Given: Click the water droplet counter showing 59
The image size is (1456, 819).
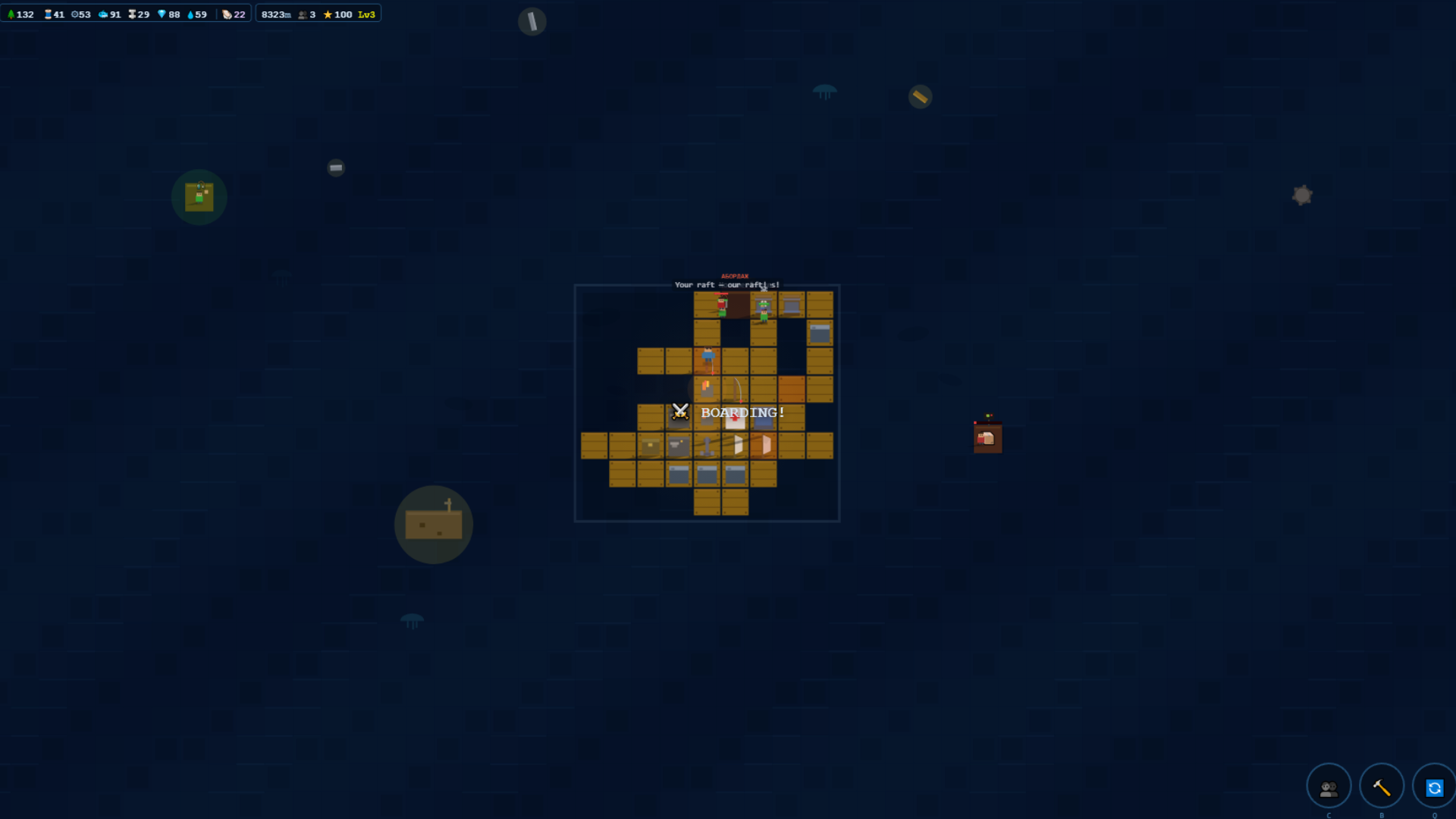Looking at the screenshot, I should 191,14.
